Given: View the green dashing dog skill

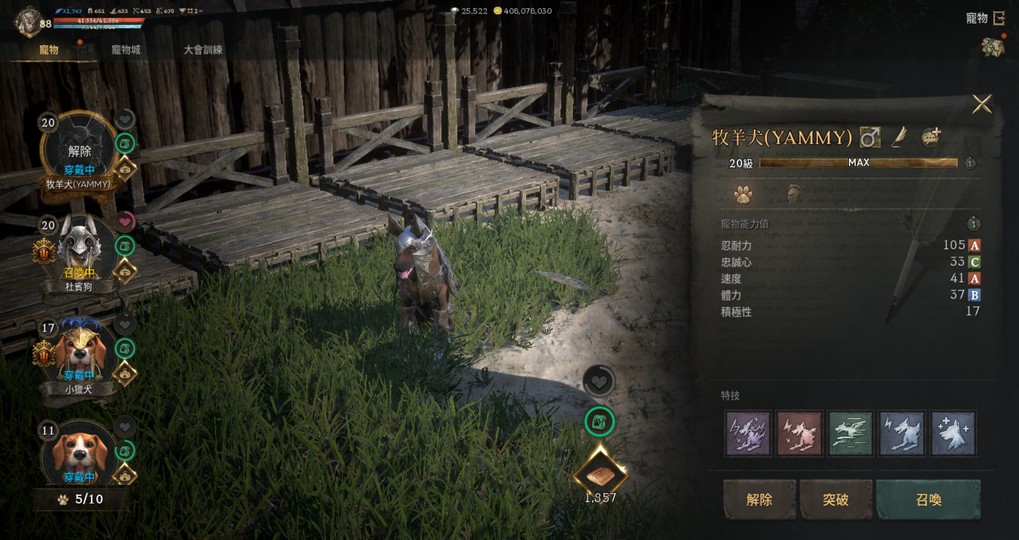Looking at the screenshot, I should [x=851, y=433].
